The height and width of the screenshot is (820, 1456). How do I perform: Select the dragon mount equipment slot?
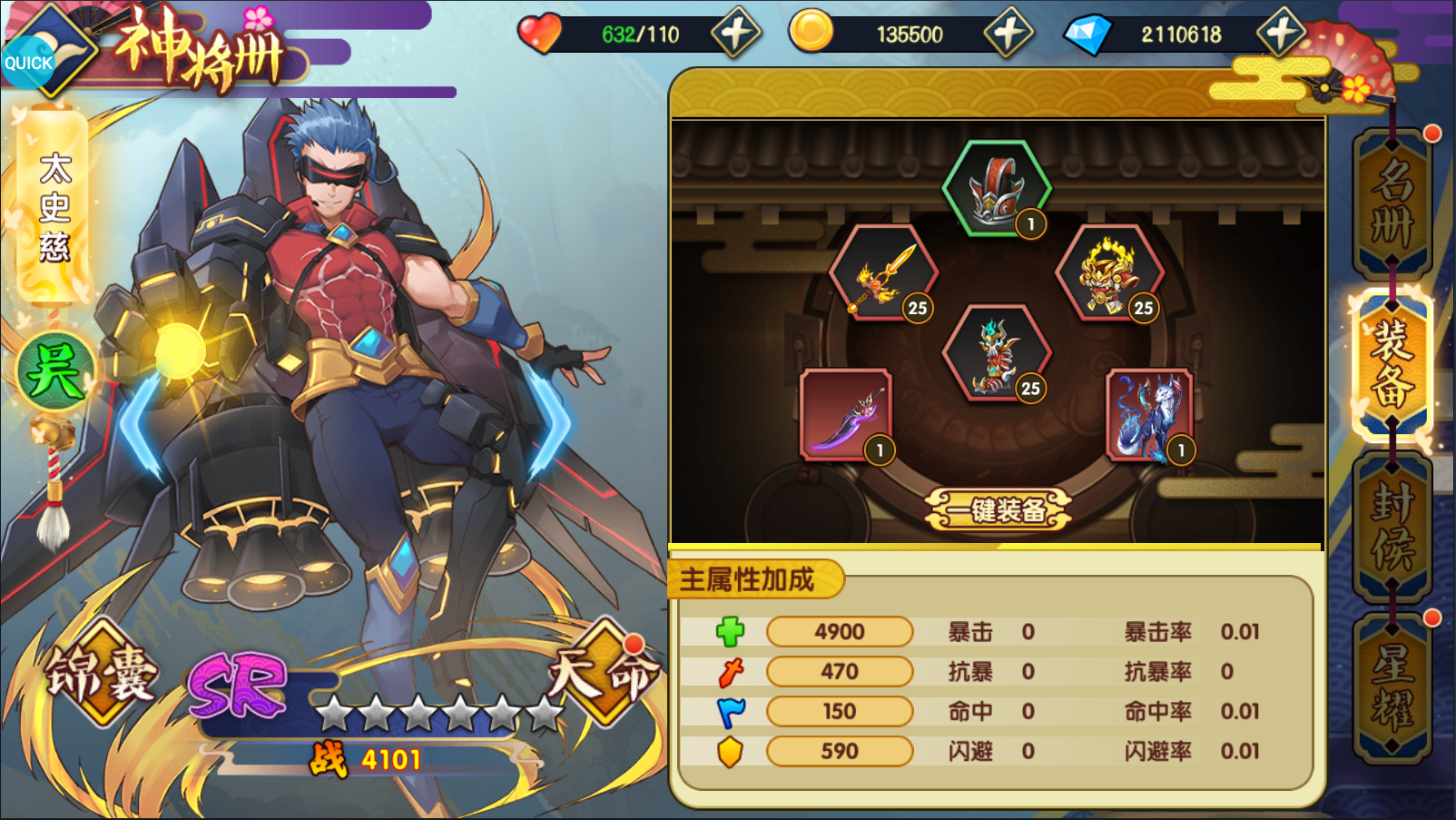coord(999,352)
